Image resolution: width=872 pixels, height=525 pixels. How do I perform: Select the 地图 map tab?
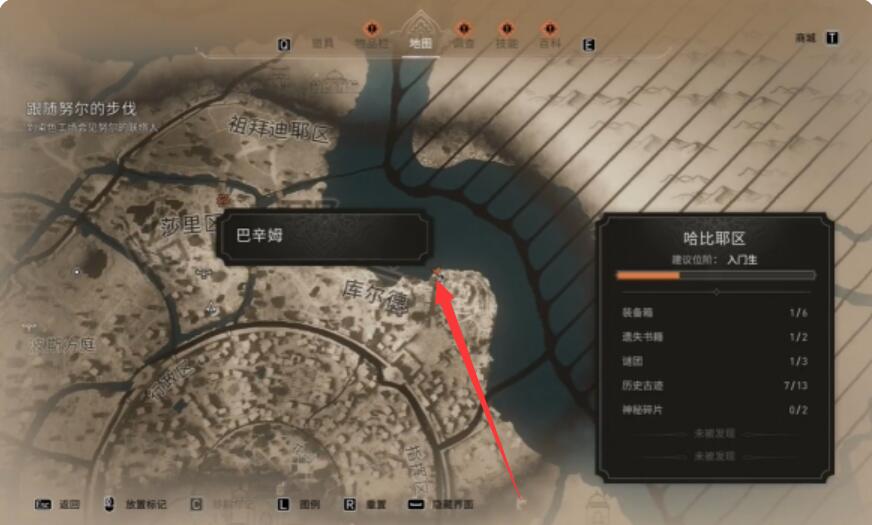pyautogui.click(x=421, y=44)
